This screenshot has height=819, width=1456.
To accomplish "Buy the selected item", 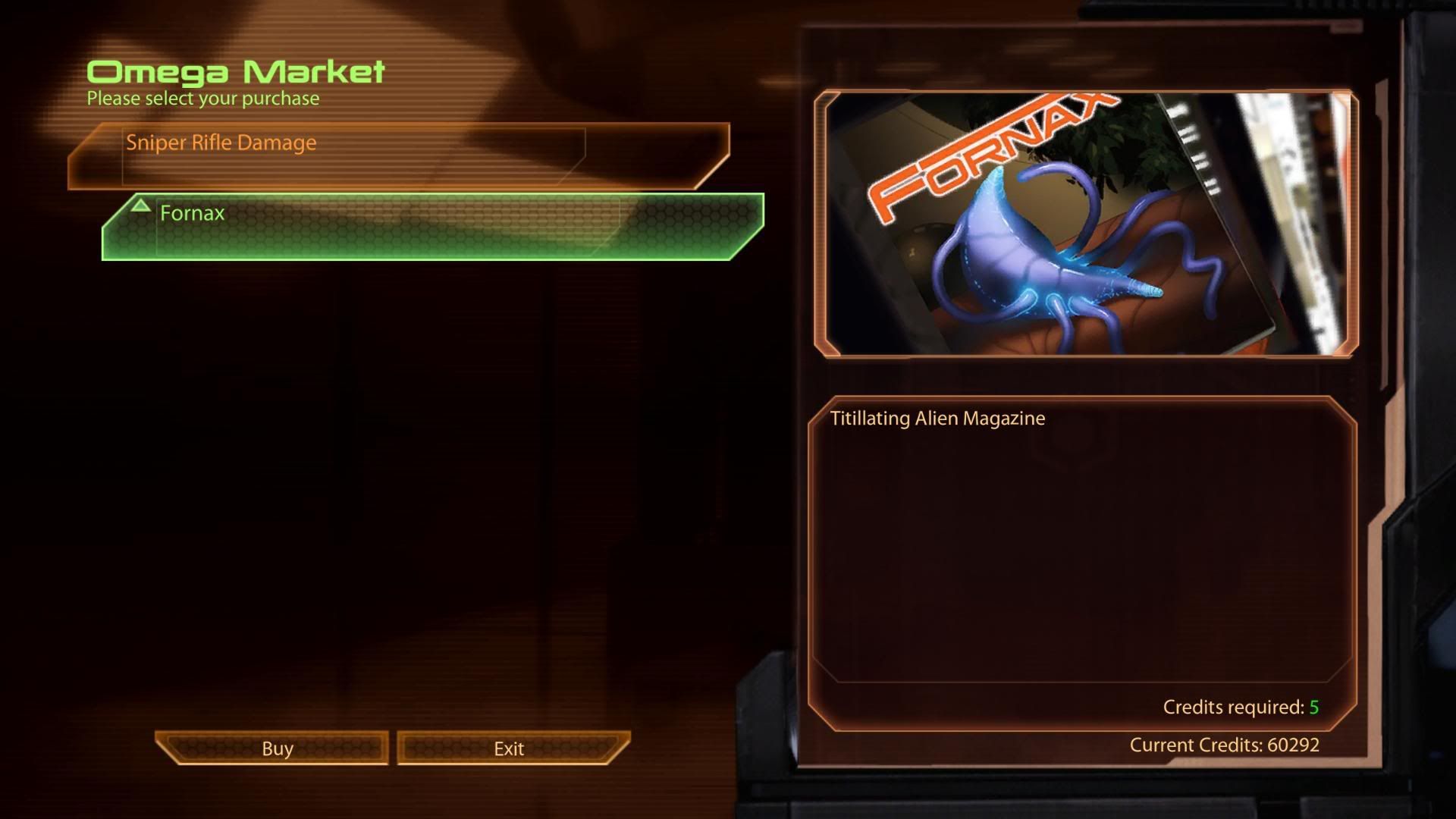I will pyautogui.click(x=276, y=748).
